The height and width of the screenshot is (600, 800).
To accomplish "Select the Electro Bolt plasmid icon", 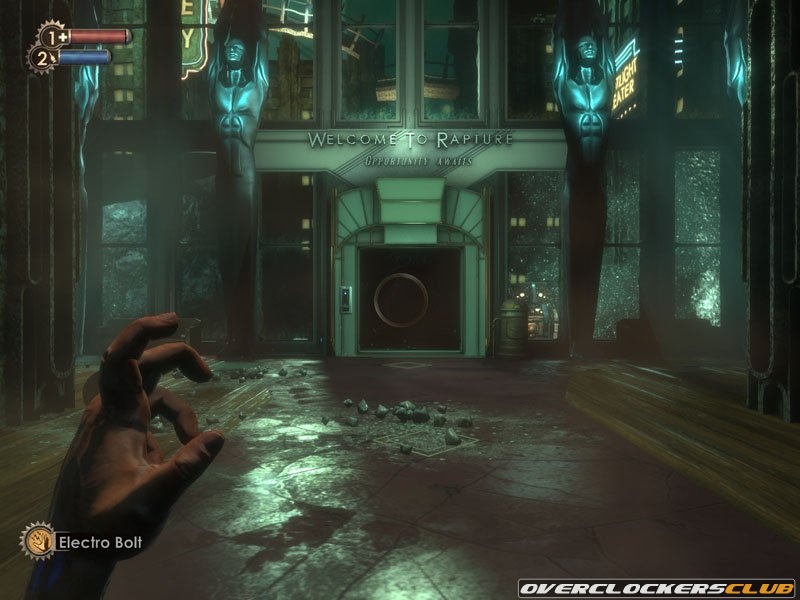I will pyautogui.click(x=37, y=541).
